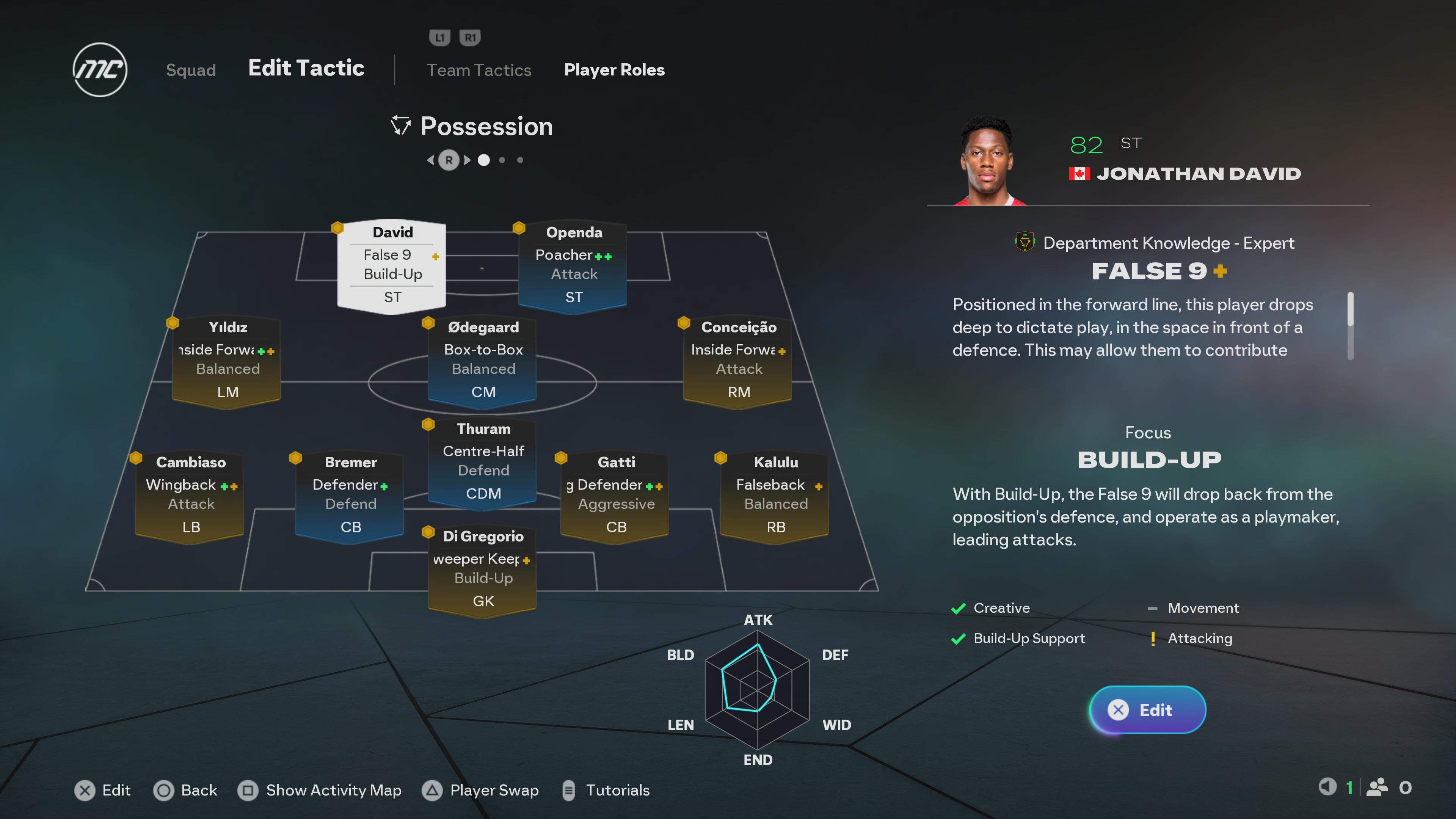Choose Openda's Poacher striker card
The width and height of the screenshot is (1456, 819).
click(573, 264)
